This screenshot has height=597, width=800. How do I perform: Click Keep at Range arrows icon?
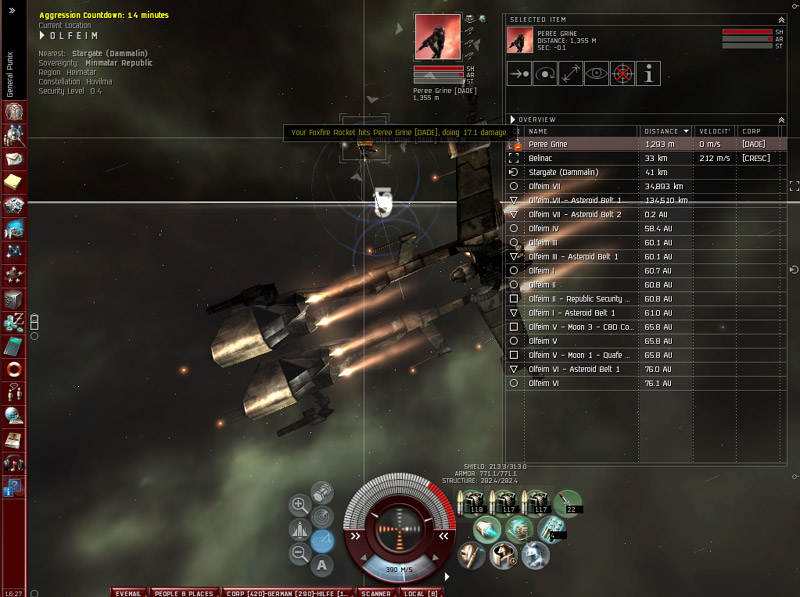[x=571, y=73]
